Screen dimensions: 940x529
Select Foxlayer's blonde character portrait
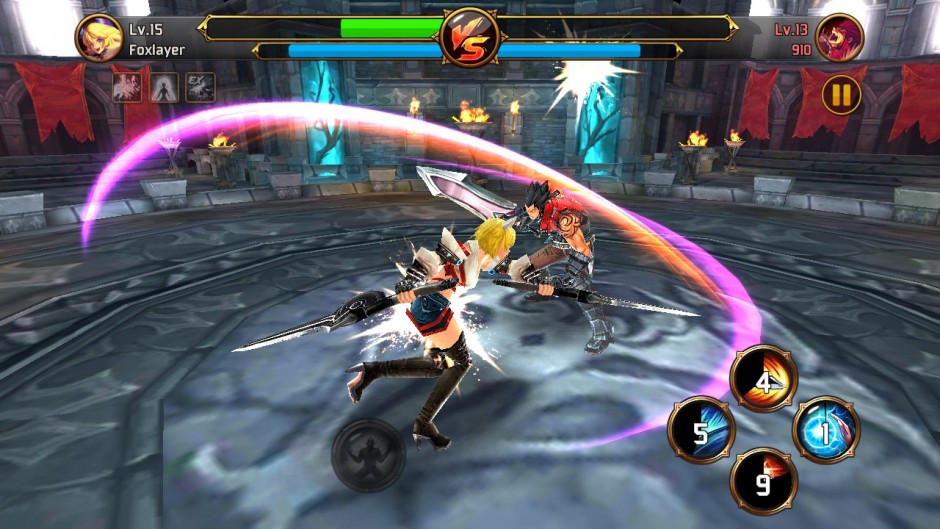pyautogui.click(x=99, y=38)
